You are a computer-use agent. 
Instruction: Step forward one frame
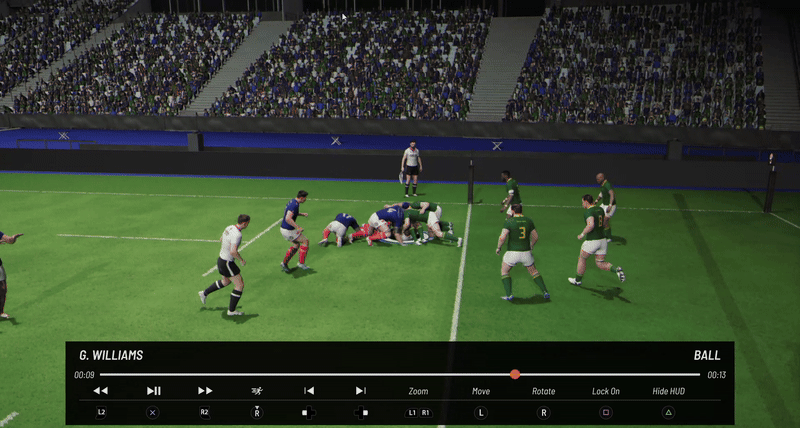tap(361, 391)
